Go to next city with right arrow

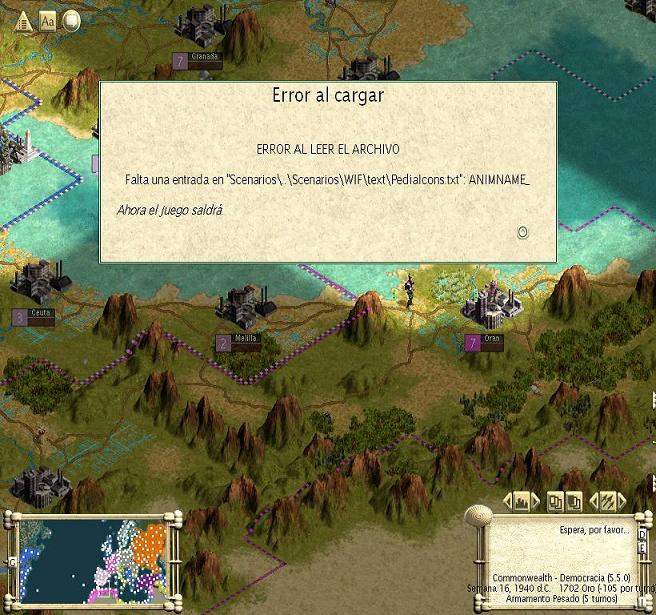coord(535,500)
